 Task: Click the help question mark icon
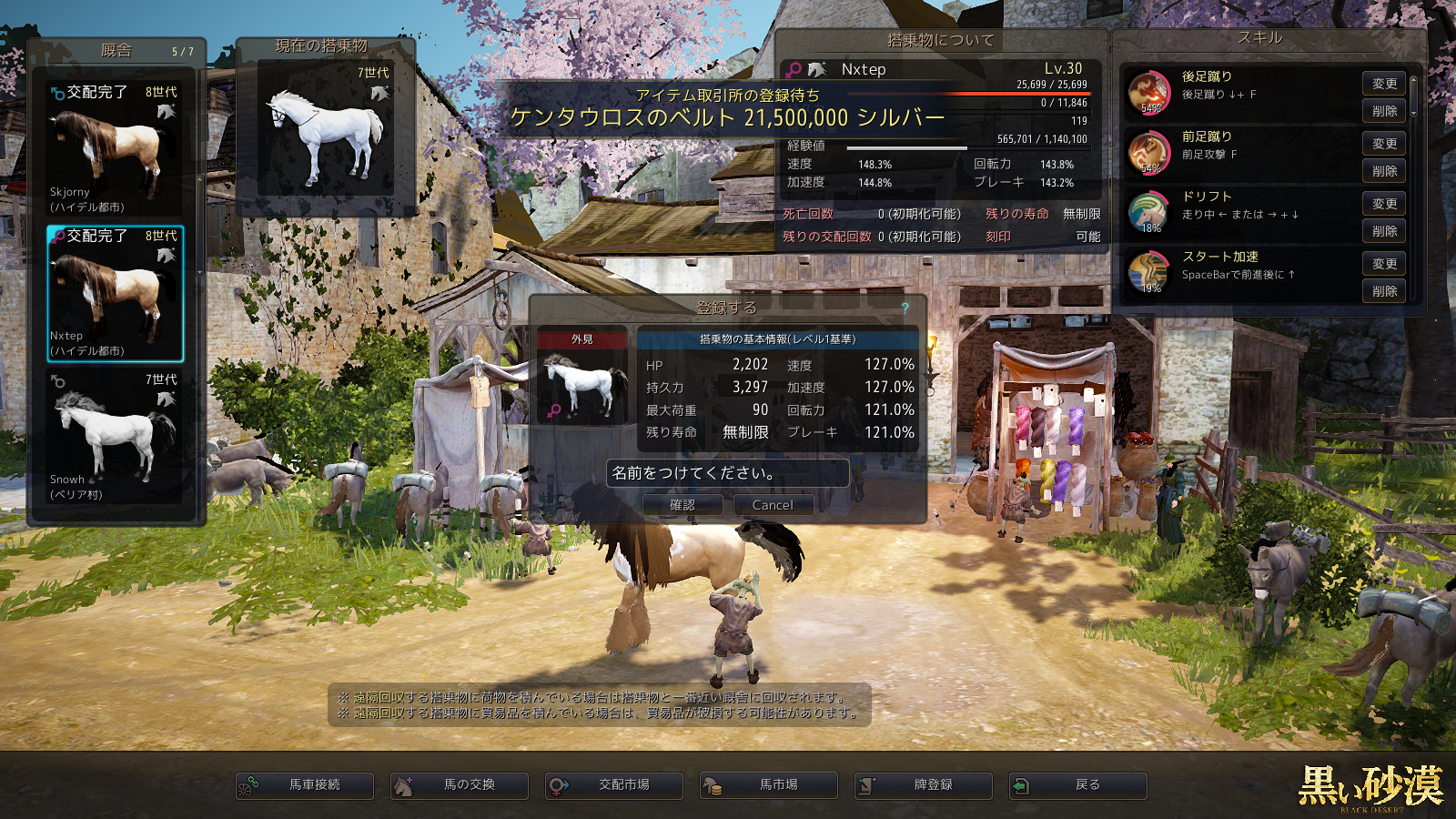point(905,308)
